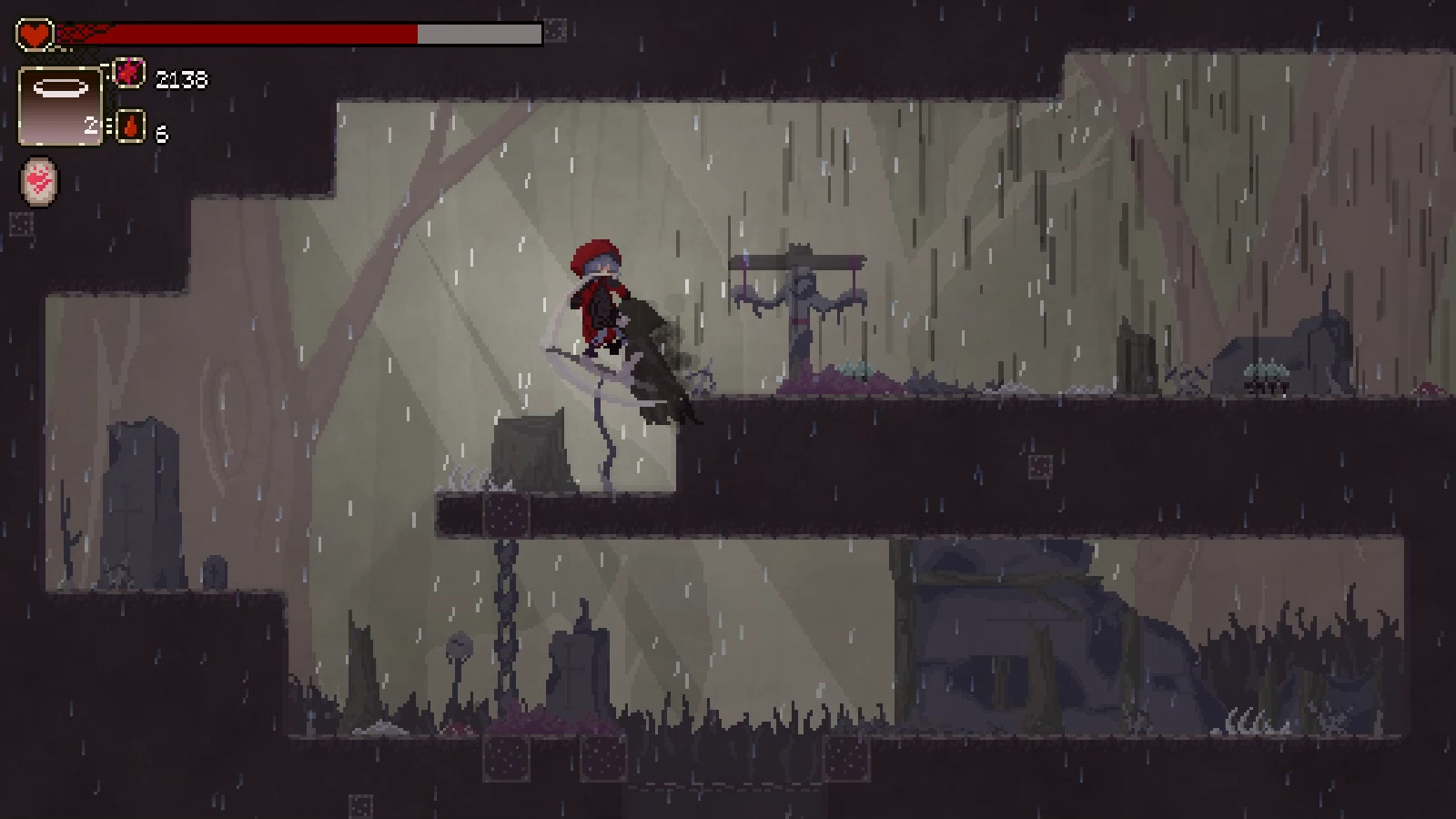1456x819 pixels.
Task: Click the flame resource icon
Action: (x=130, y=127)
